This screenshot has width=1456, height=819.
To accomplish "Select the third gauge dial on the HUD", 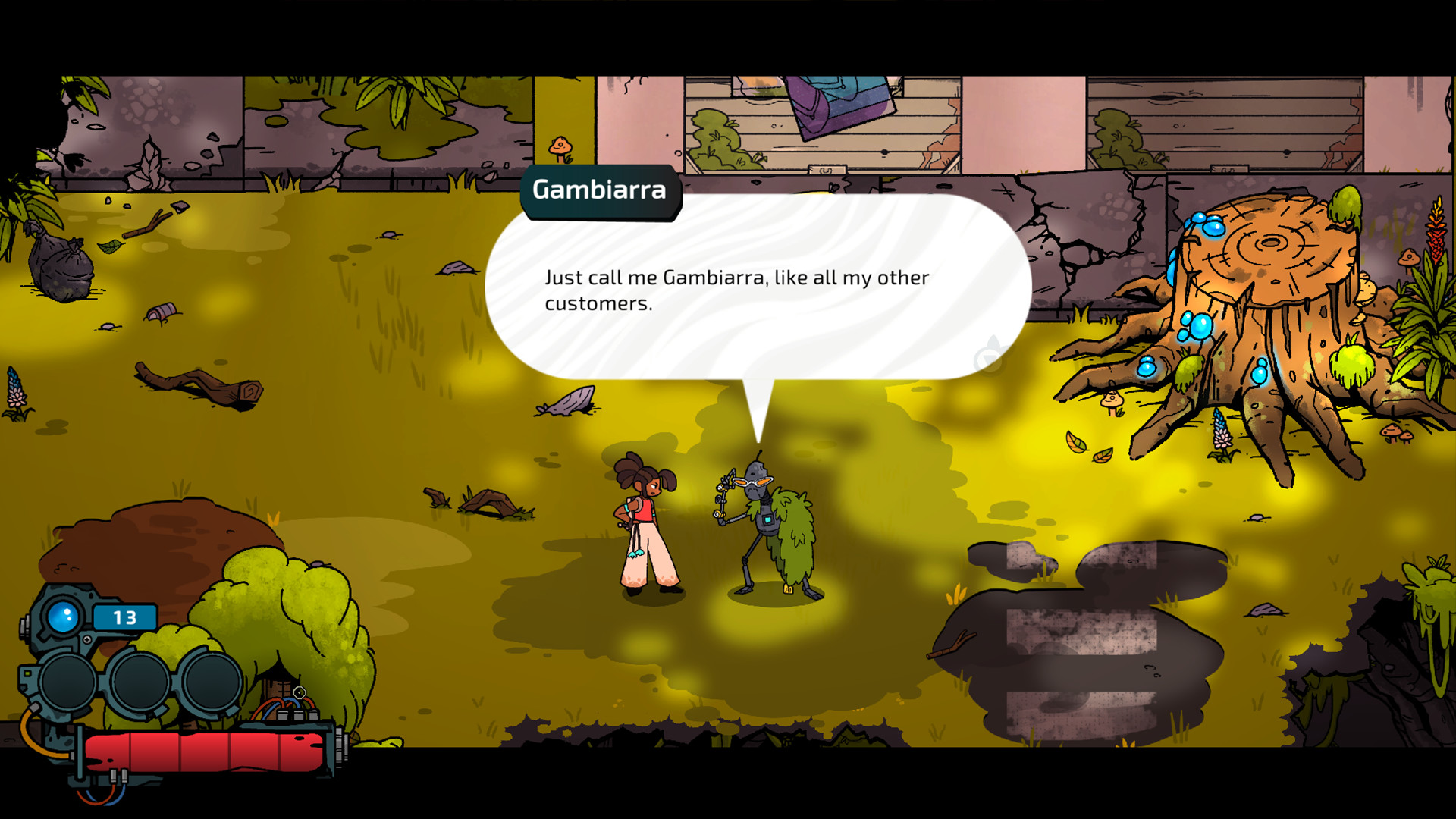I will (210, 681).
